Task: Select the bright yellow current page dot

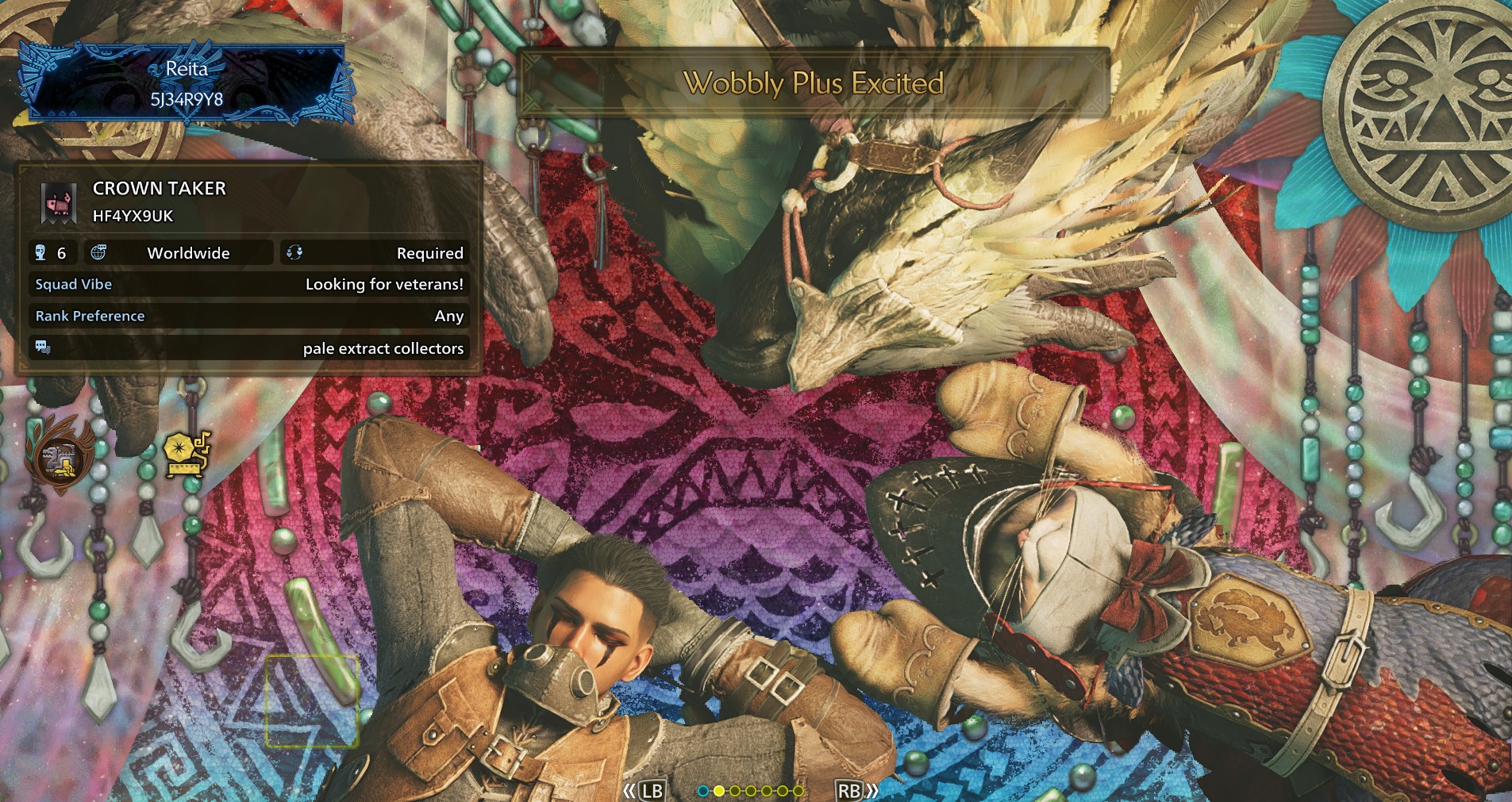Action: tap(719, 791)
